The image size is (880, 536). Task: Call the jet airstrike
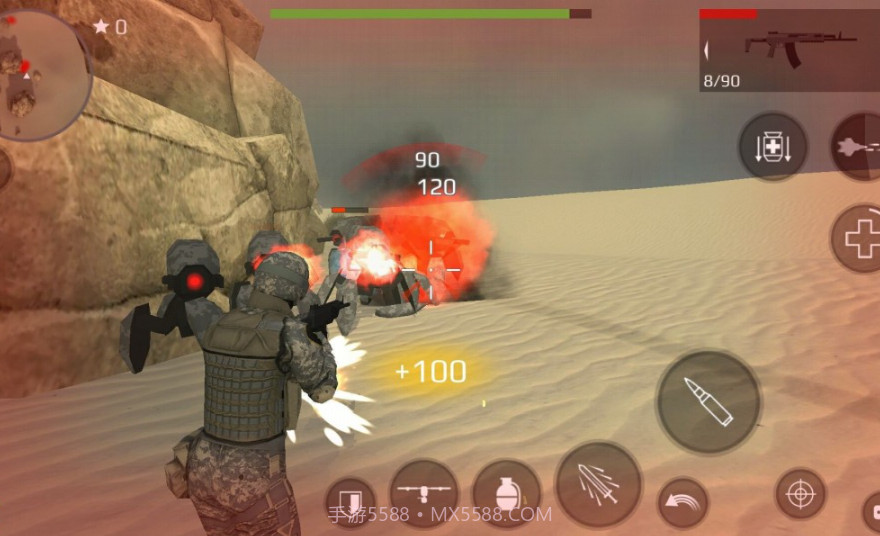coord(858,146)
